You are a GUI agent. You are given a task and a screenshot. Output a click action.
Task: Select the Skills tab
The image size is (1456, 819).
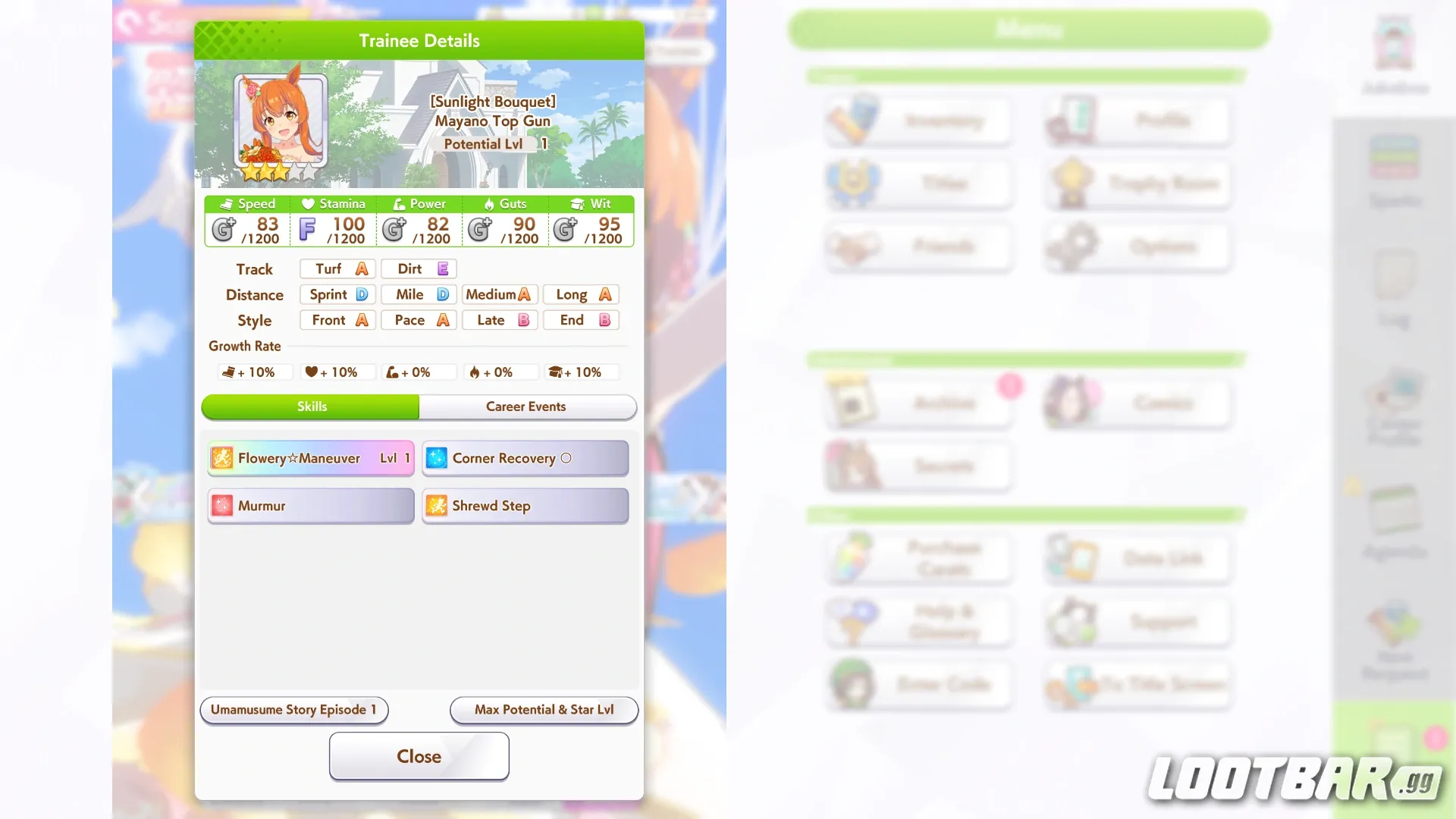311,406
